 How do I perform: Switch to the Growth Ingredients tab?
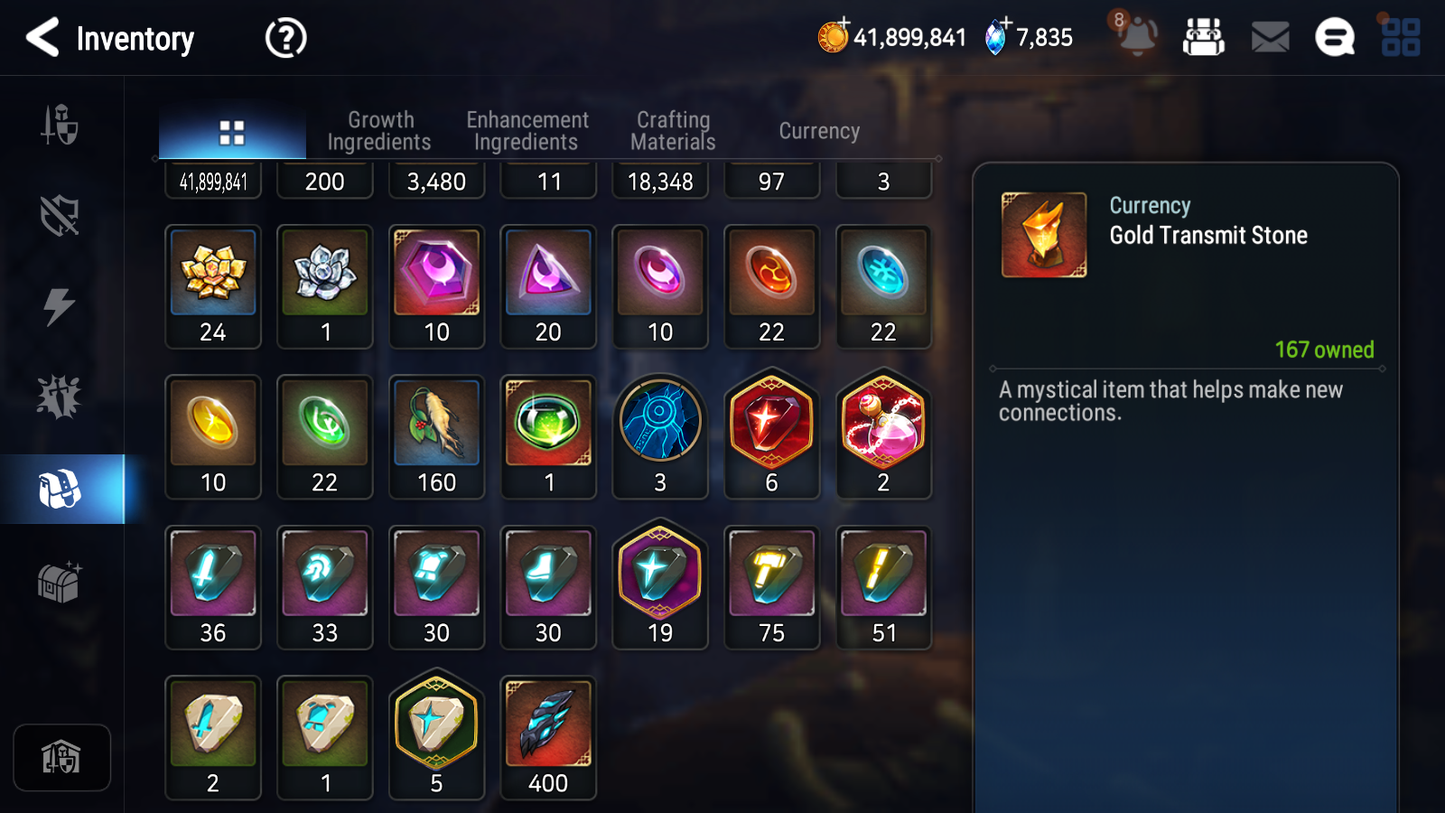[x=380, y=131]
